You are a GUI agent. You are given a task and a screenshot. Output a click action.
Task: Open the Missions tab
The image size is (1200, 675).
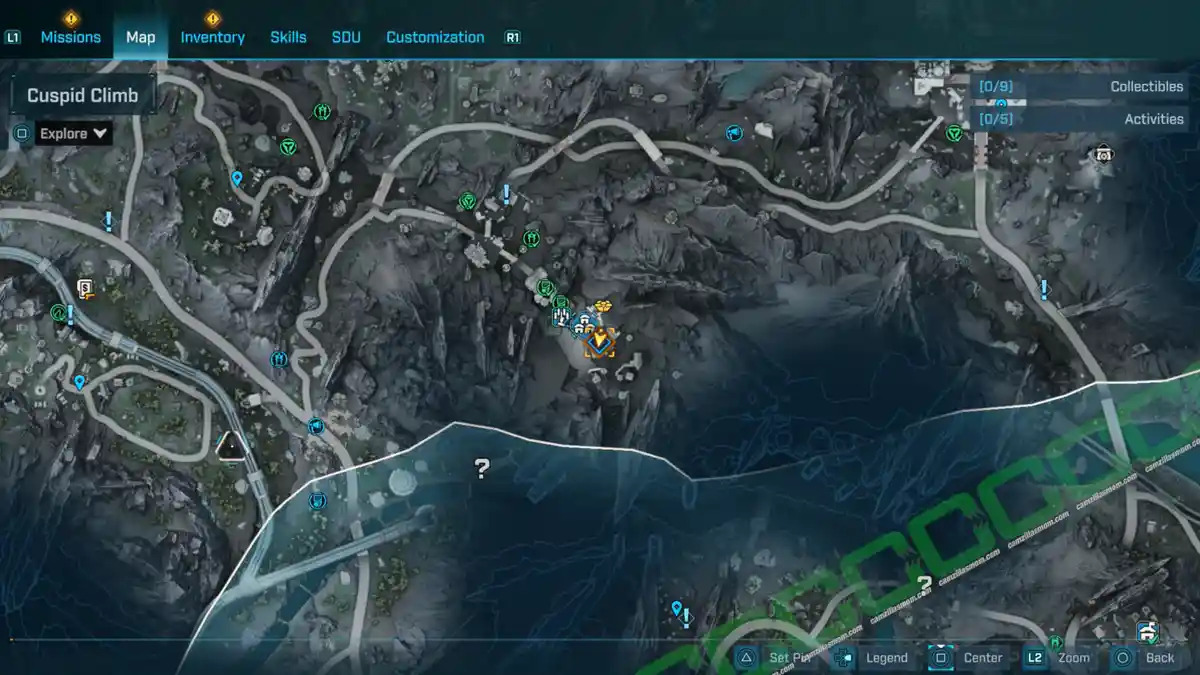coord(70,37)
